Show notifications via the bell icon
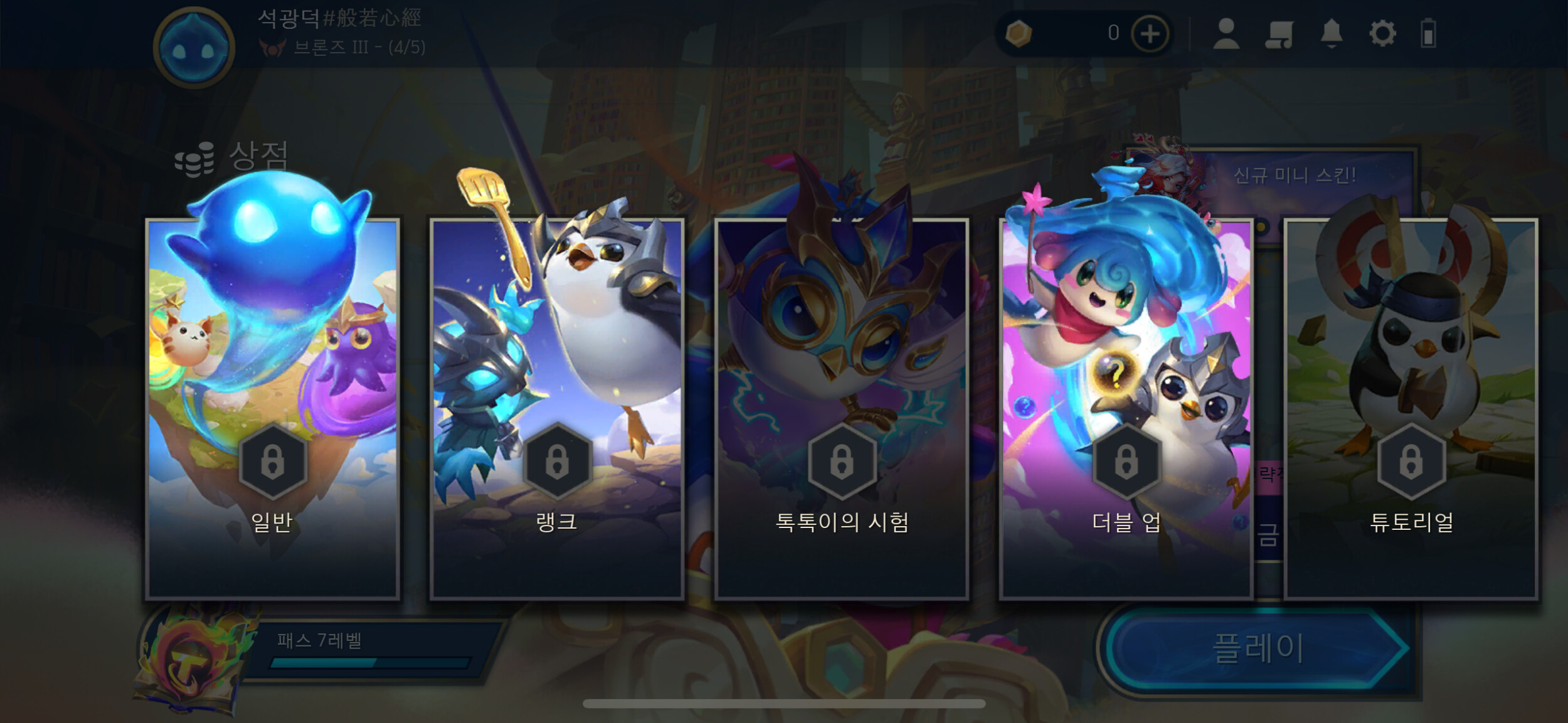 coord(1331,34)
